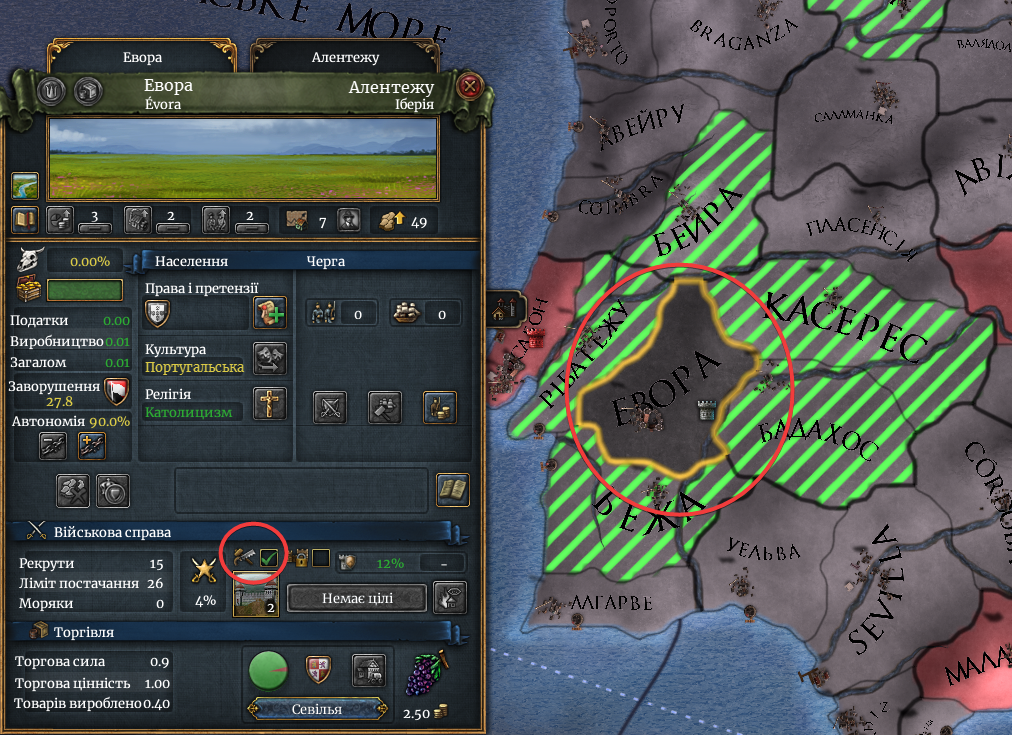Viewport: 1012px width, 735px height.
Task: Change province culture with the masks button
Action: click(269, 358)
